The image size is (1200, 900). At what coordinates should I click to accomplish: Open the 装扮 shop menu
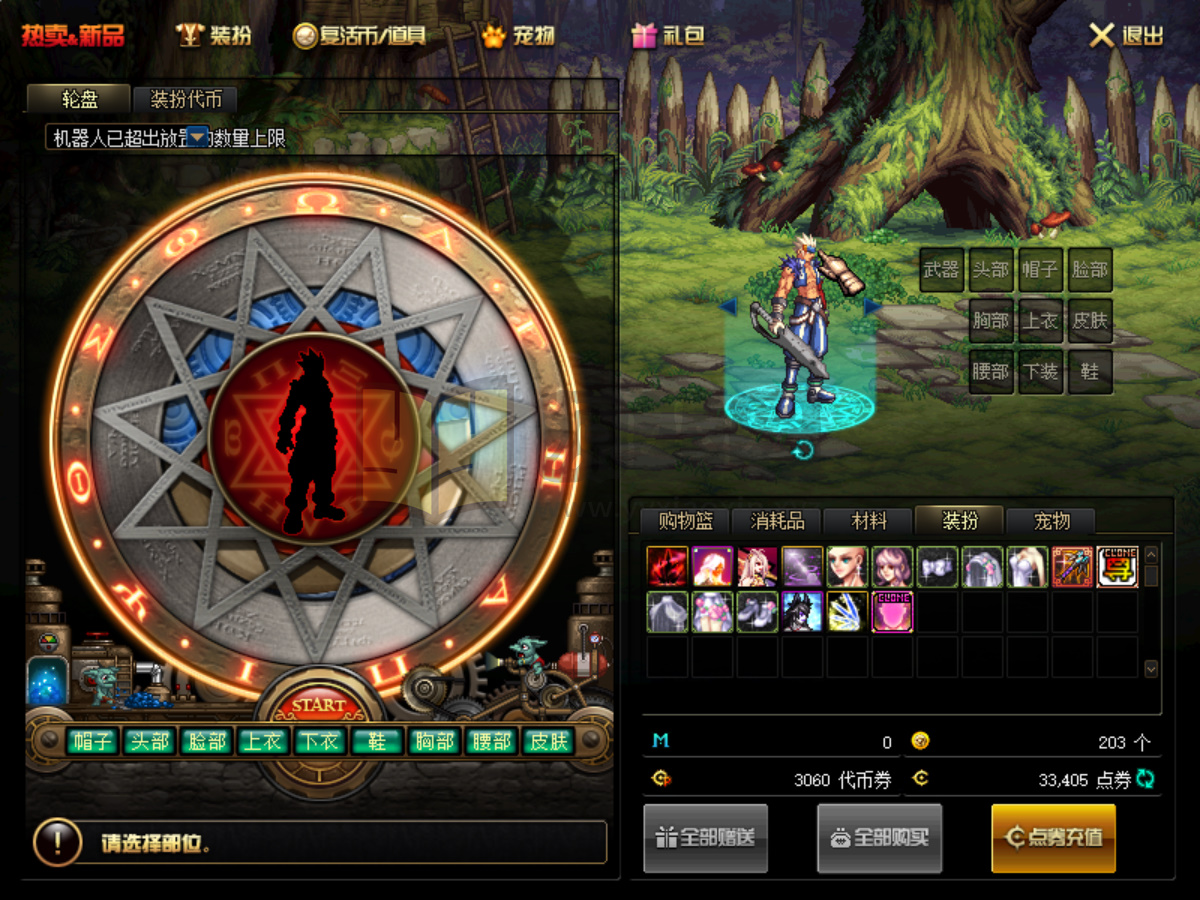[x=214, y=36]
